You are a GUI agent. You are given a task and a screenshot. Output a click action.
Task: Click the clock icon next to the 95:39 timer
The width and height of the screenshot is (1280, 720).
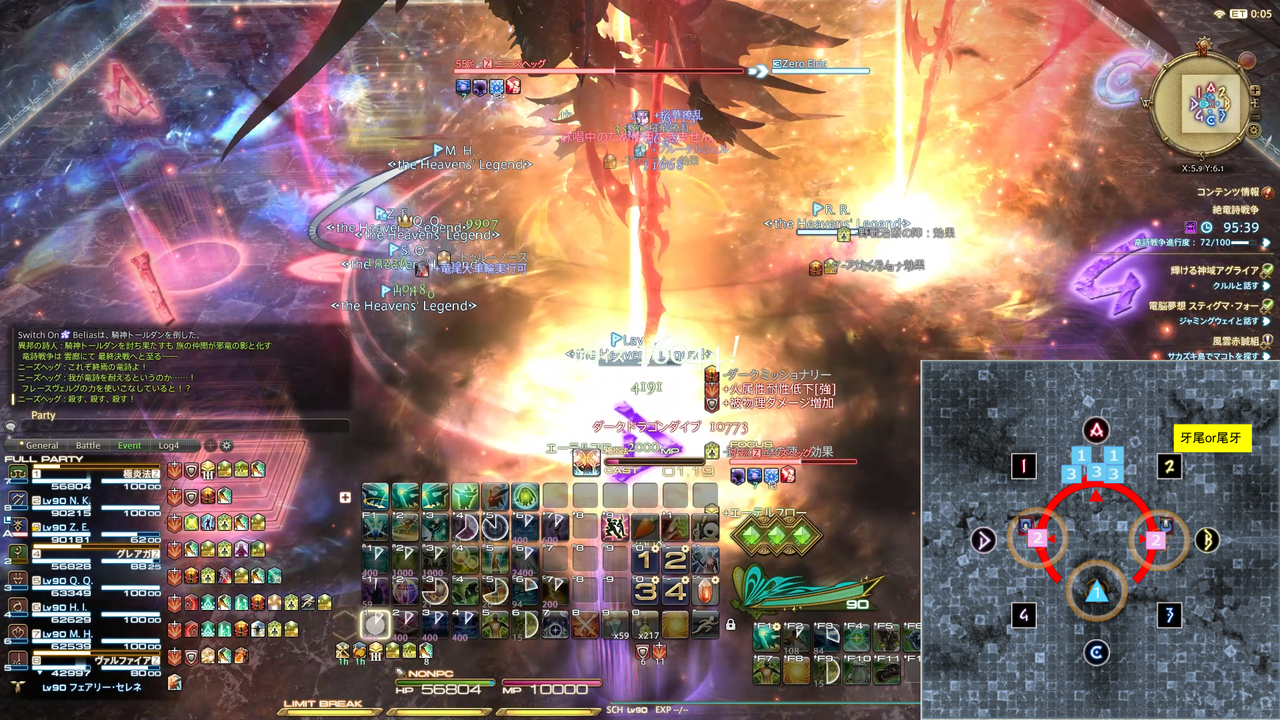[x=1207, y=227]
